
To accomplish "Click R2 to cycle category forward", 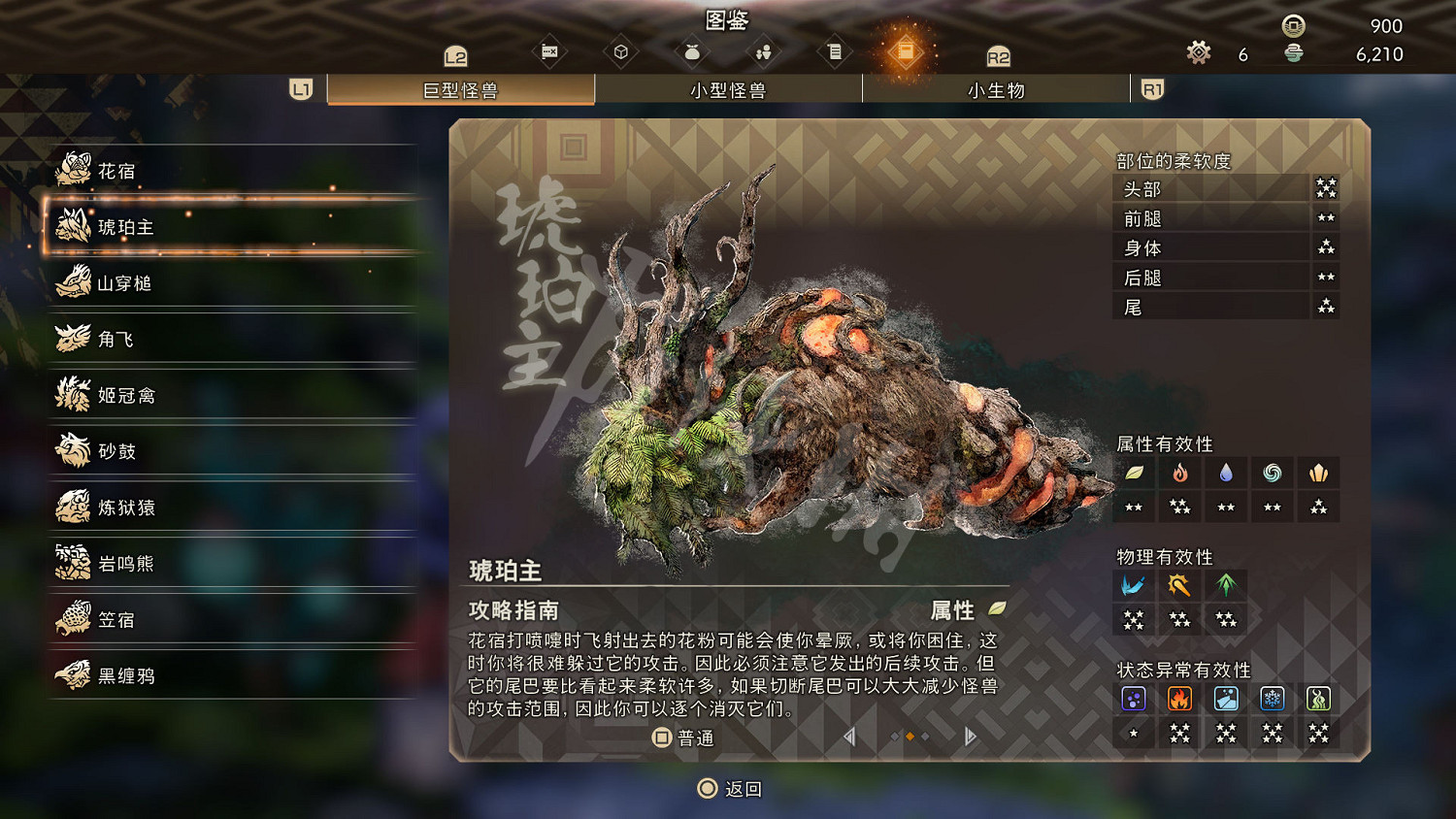I will (x=998, y=57).
